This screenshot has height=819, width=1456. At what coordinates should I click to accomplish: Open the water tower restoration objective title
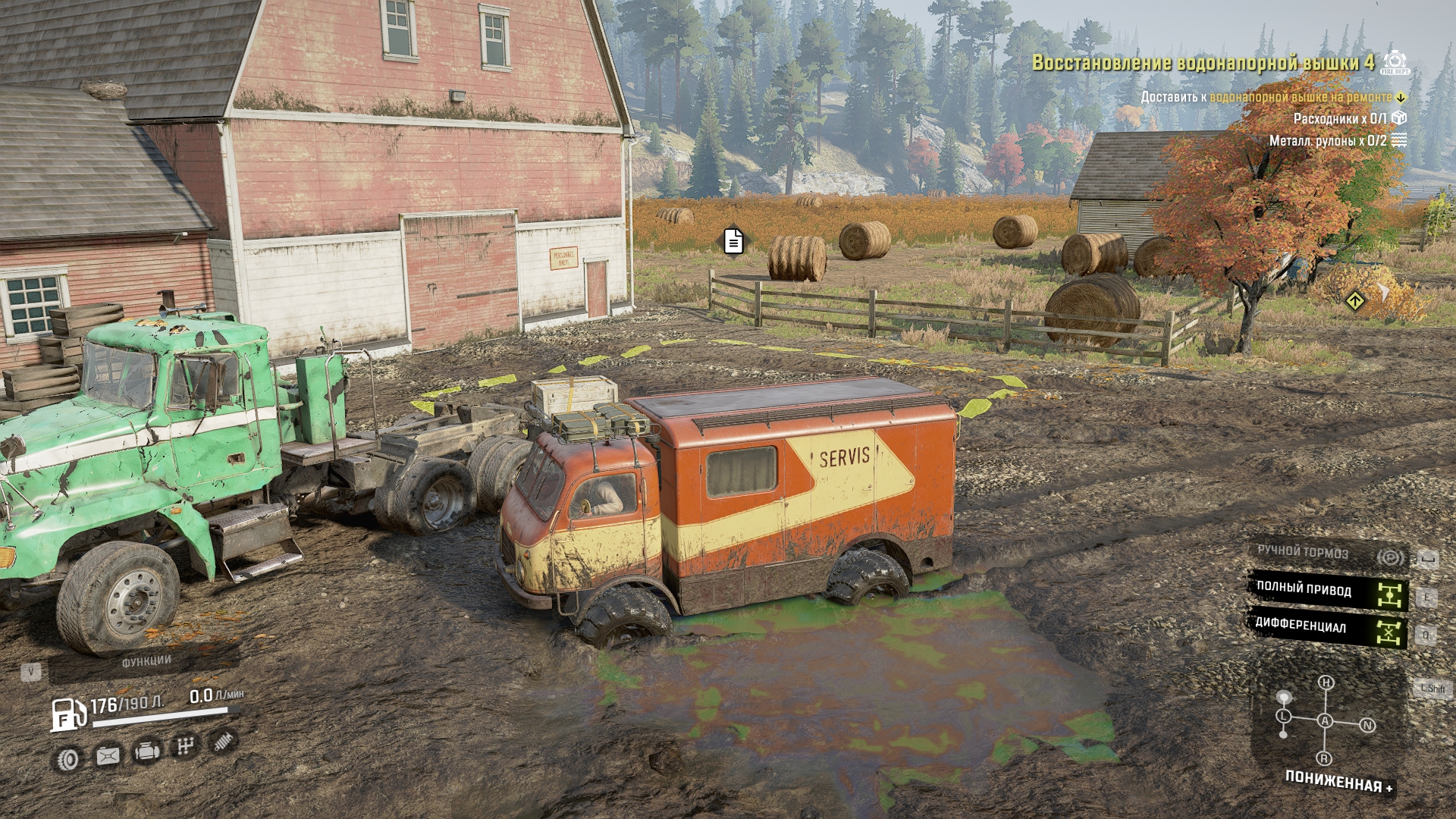pos(1202,63)
